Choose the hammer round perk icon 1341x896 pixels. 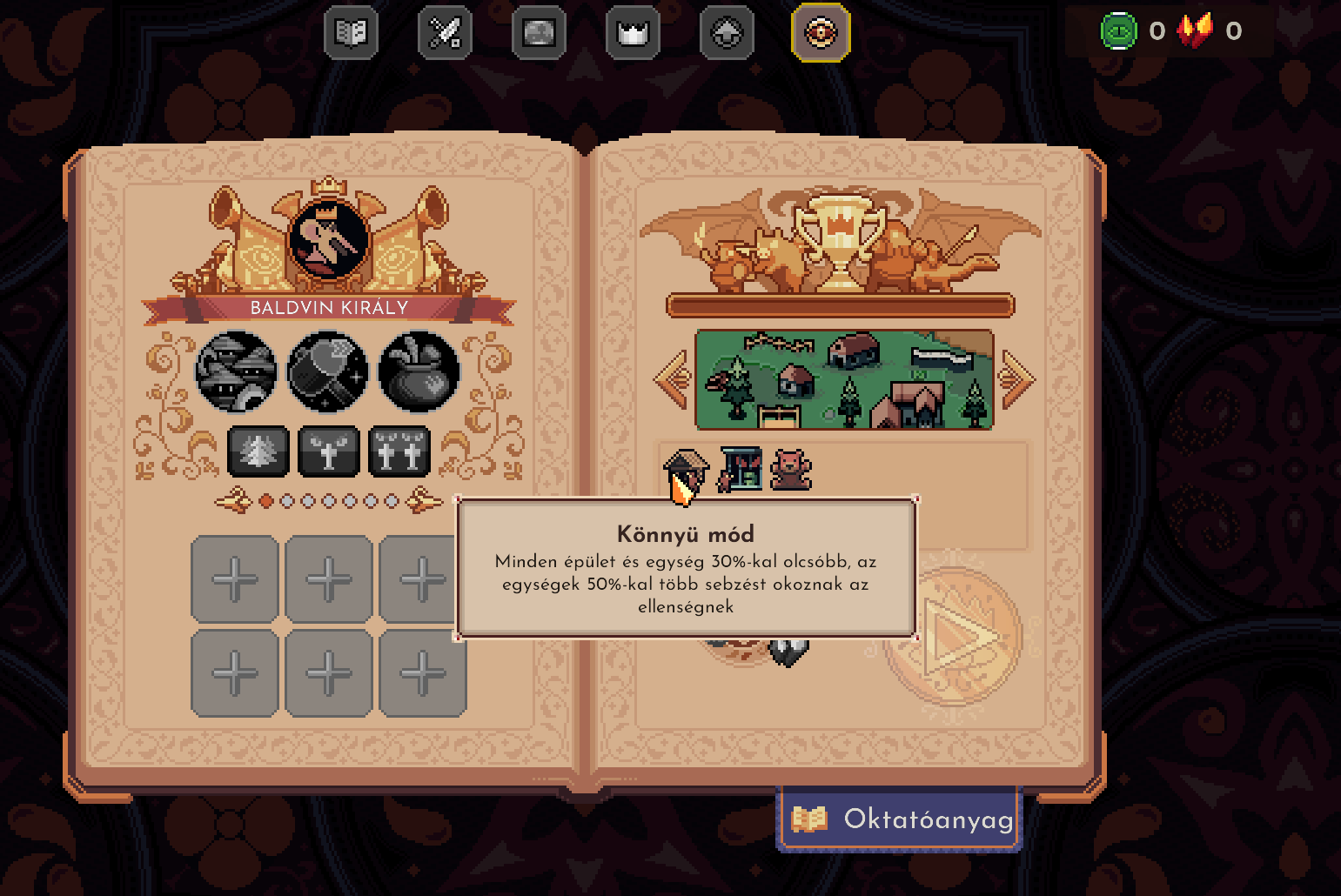pos(328,371)
